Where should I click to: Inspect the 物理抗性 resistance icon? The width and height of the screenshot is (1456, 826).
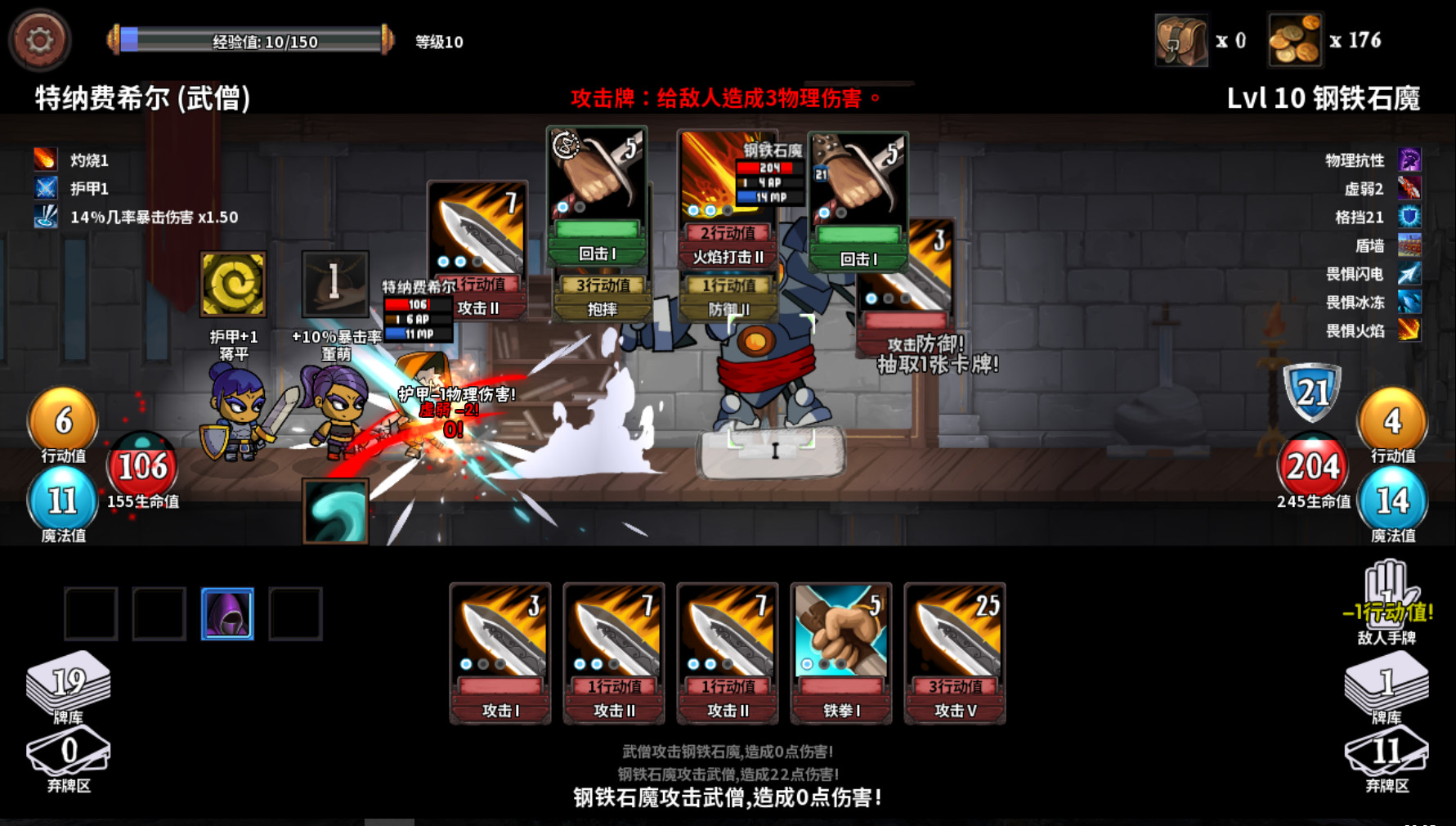[x=1408, y=160]
